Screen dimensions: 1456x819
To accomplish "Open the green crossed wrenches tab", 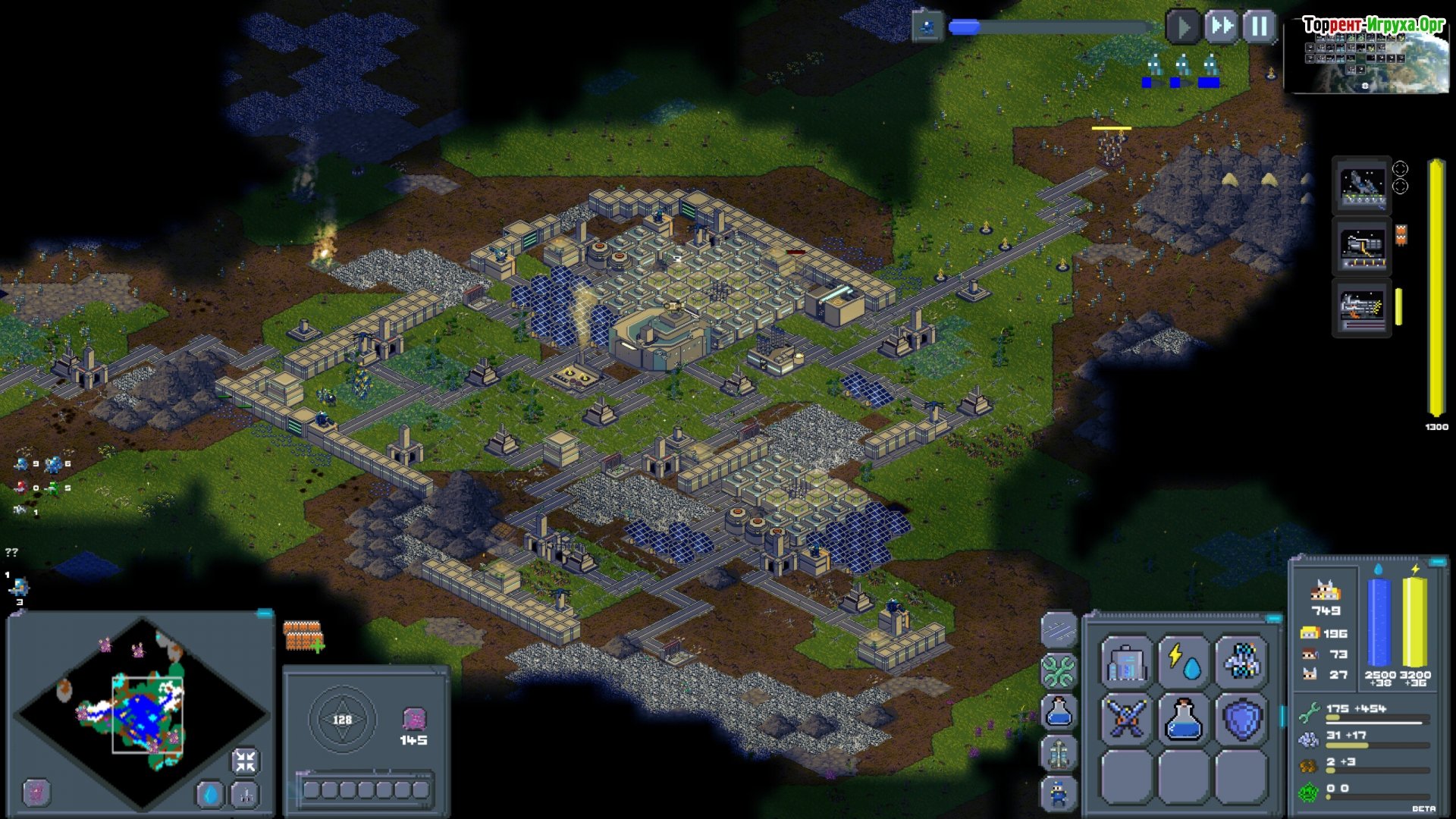I will point(1059,670).
